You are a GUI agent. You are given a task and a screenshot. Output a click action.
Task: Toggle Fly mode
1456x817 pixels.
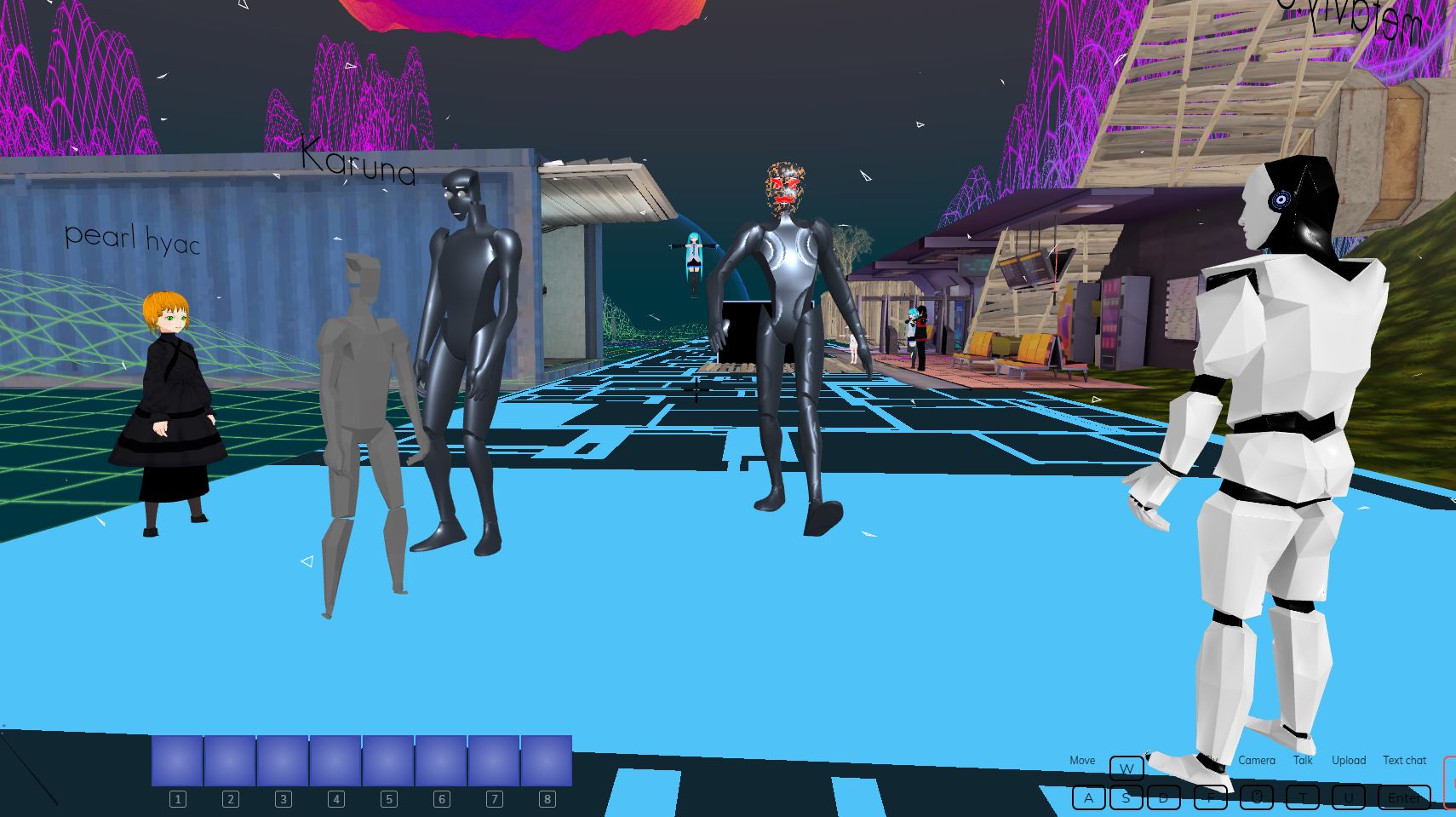click(1212, 760)
